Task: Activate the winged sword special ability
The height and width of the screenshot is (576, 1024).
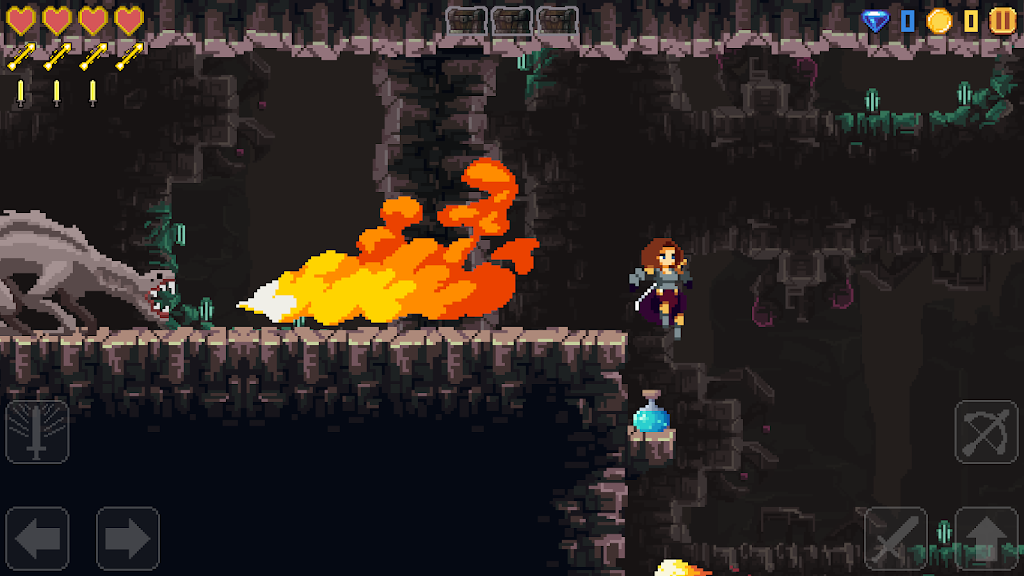Action: pos(38,432)
